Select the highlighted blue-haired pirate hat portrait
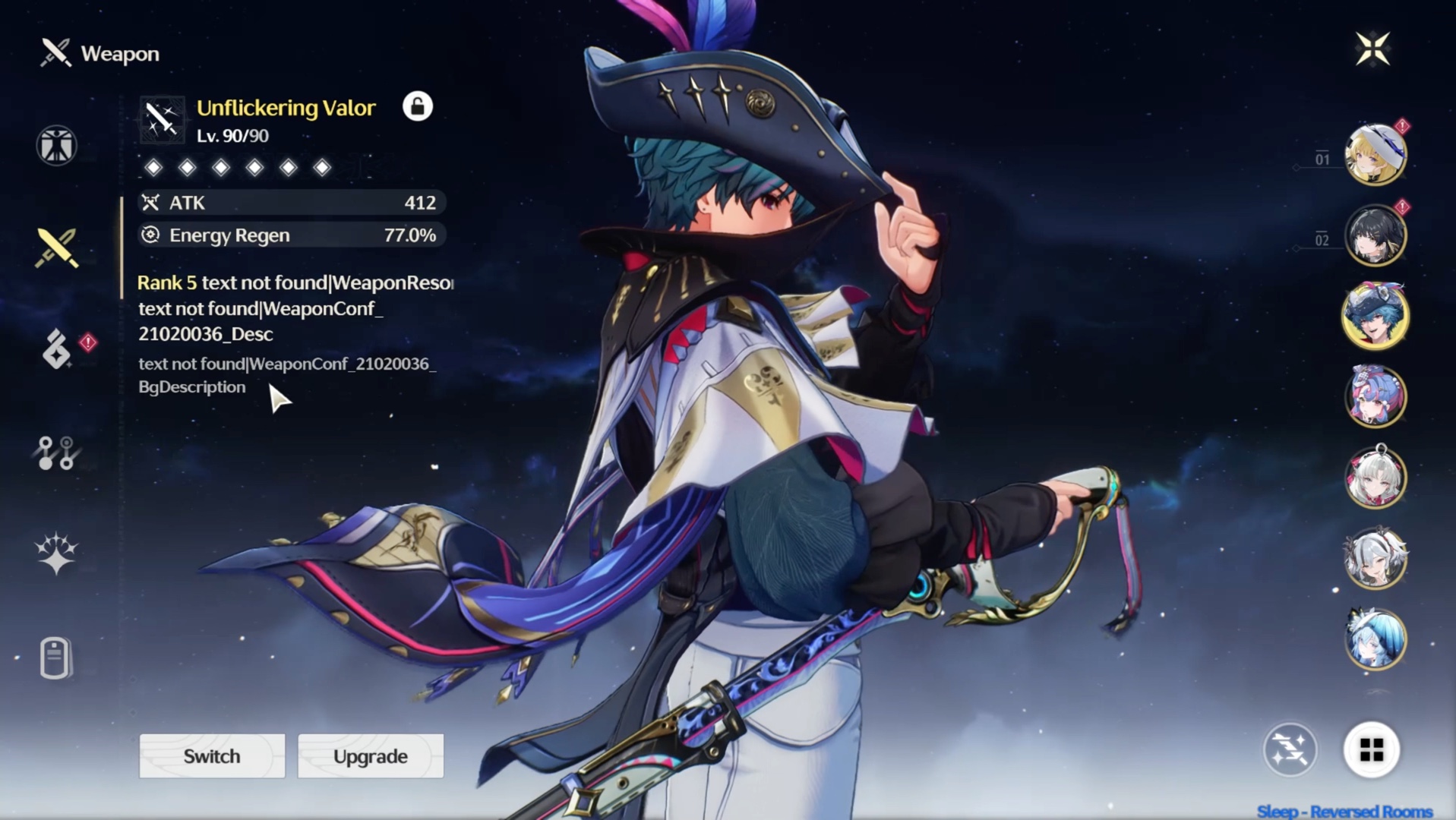Image resolution: width=1456 pixels, height=820 pixels. [x=1375, y=316]
